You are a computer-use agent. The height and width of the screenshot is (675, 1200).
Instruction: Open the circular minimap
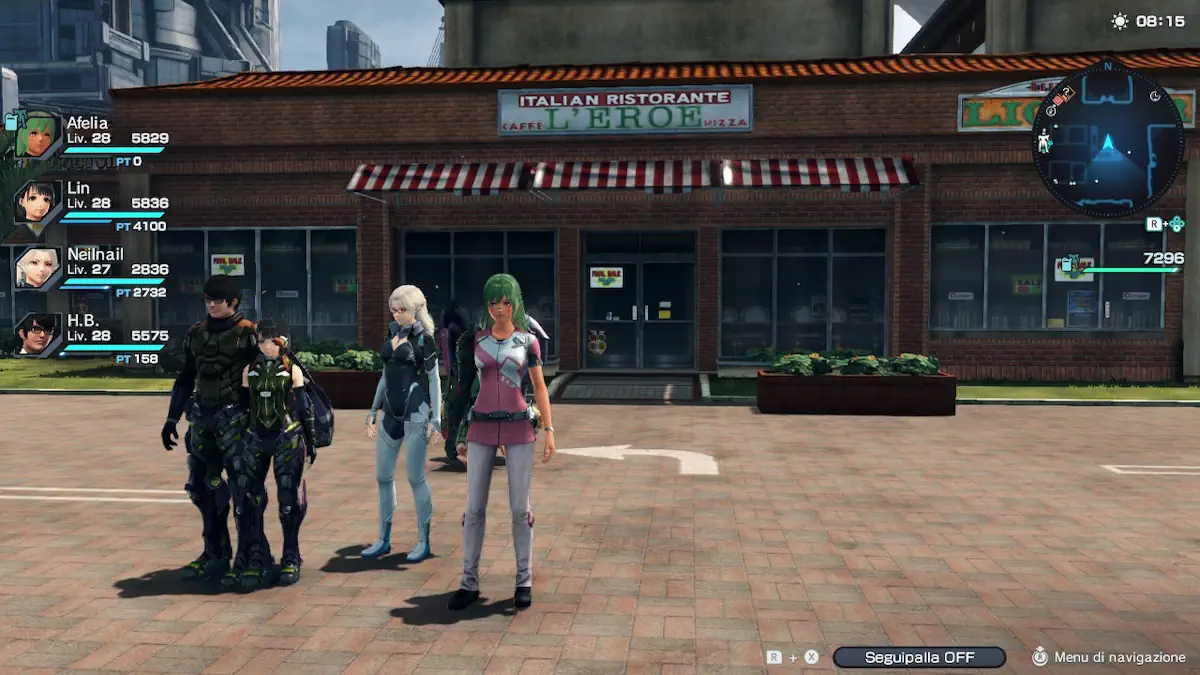click(x=1107, y=140)
